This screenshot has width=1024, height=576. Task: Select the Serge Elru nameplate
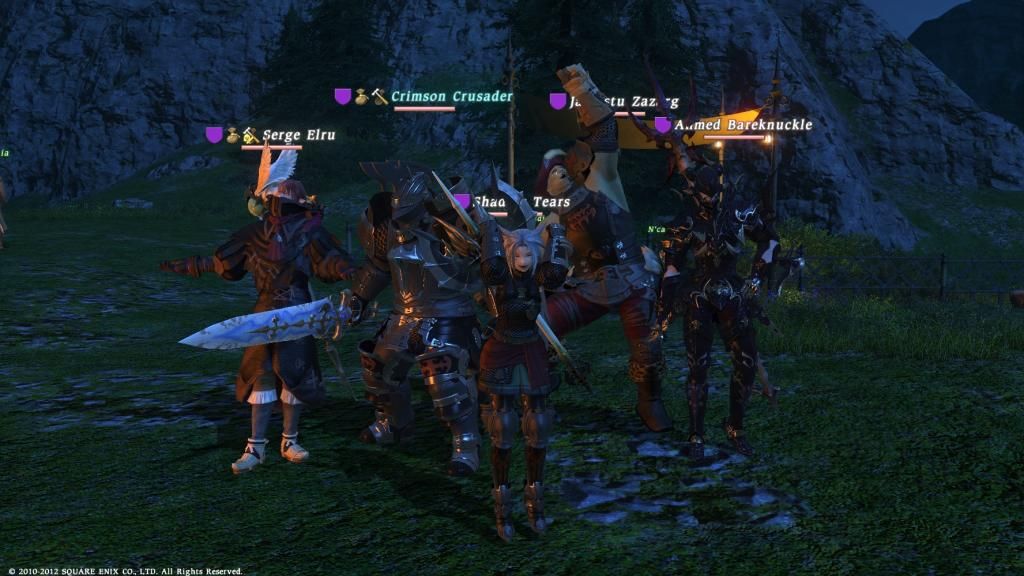coord(298,135)
